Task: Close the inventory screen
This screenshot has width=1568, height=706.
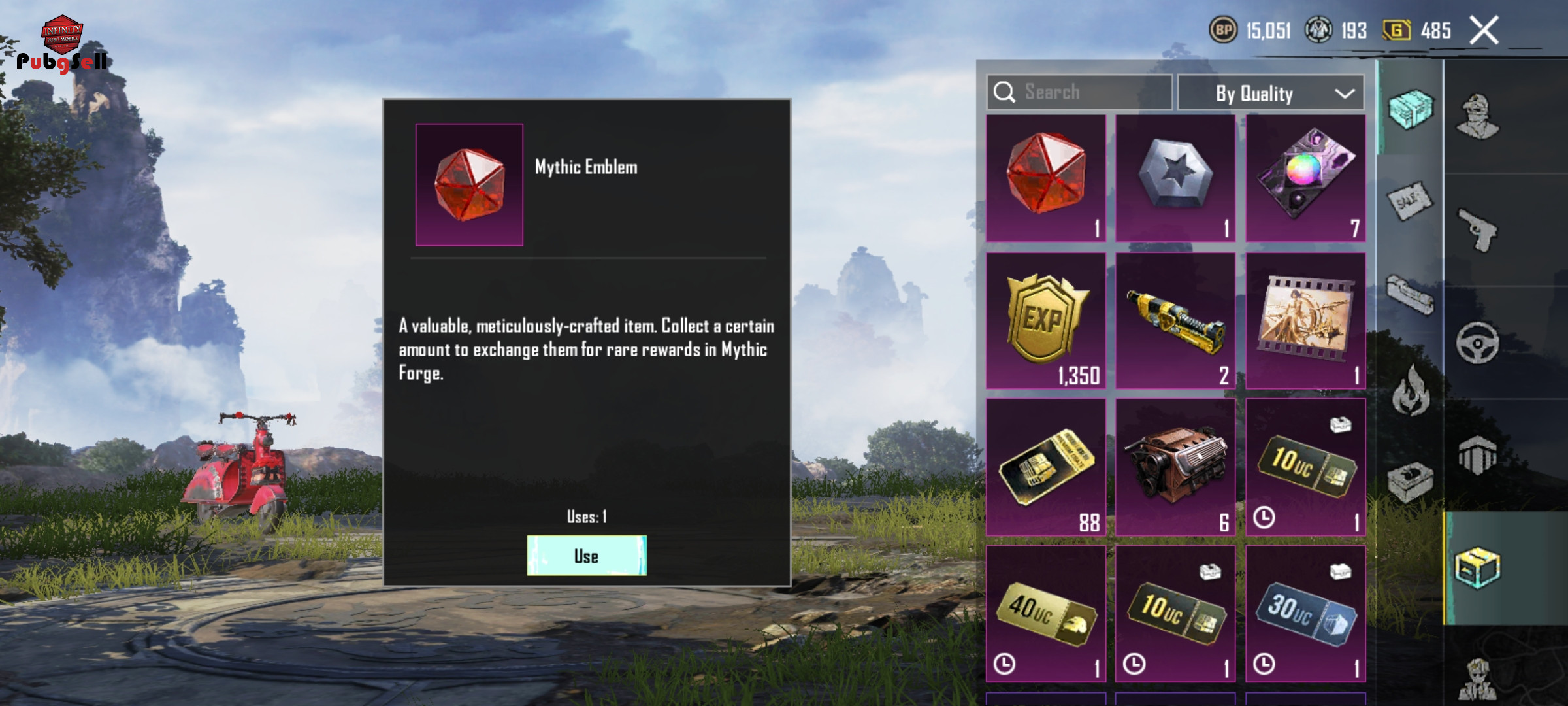Action: click(1483, 31)
